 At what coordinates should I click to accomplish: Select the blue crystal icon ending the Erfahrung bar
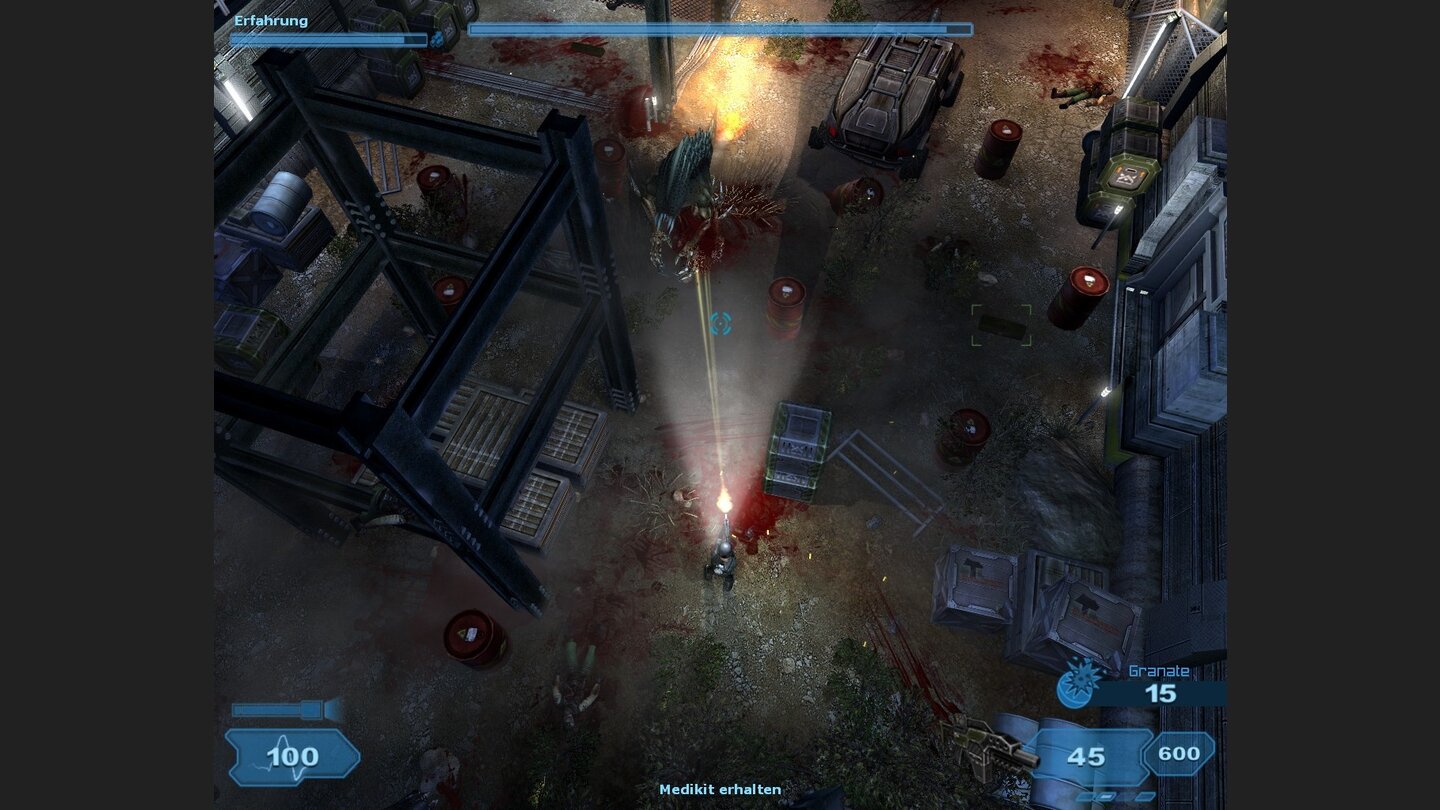click(x=437, y=39)
